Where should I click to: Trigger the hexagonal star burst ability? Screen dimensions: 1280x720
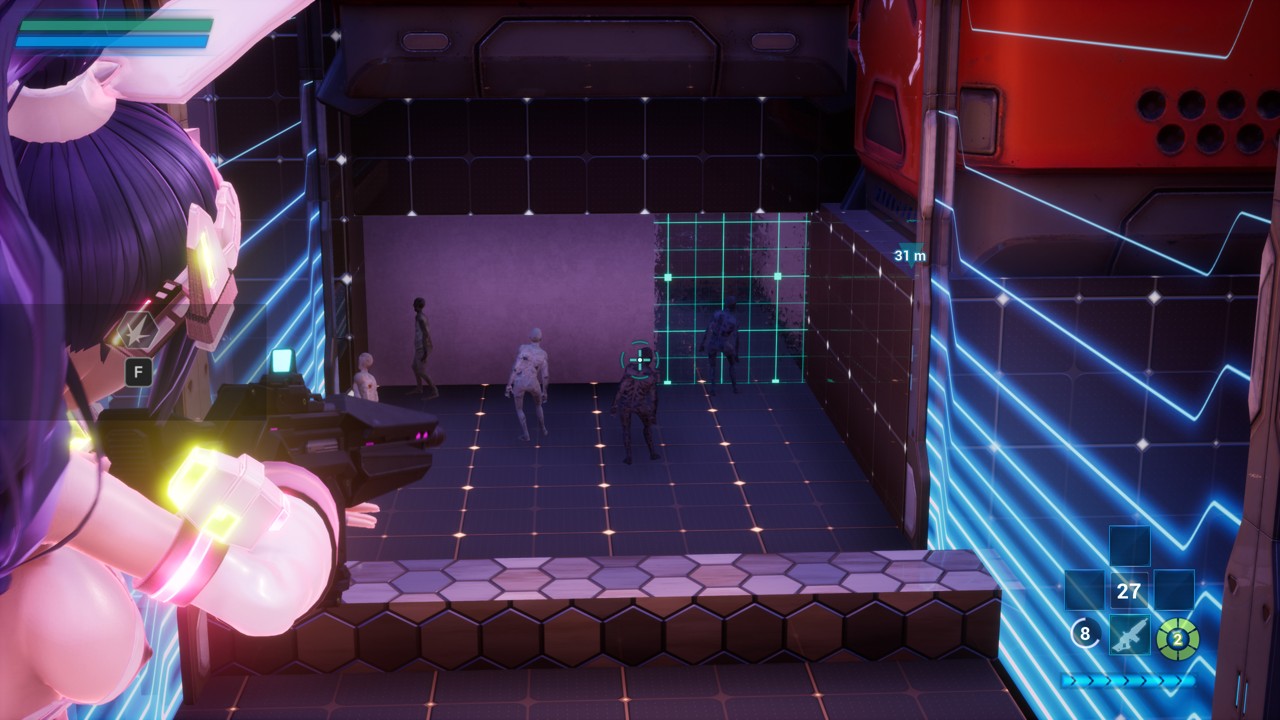(x=136, y=331)
